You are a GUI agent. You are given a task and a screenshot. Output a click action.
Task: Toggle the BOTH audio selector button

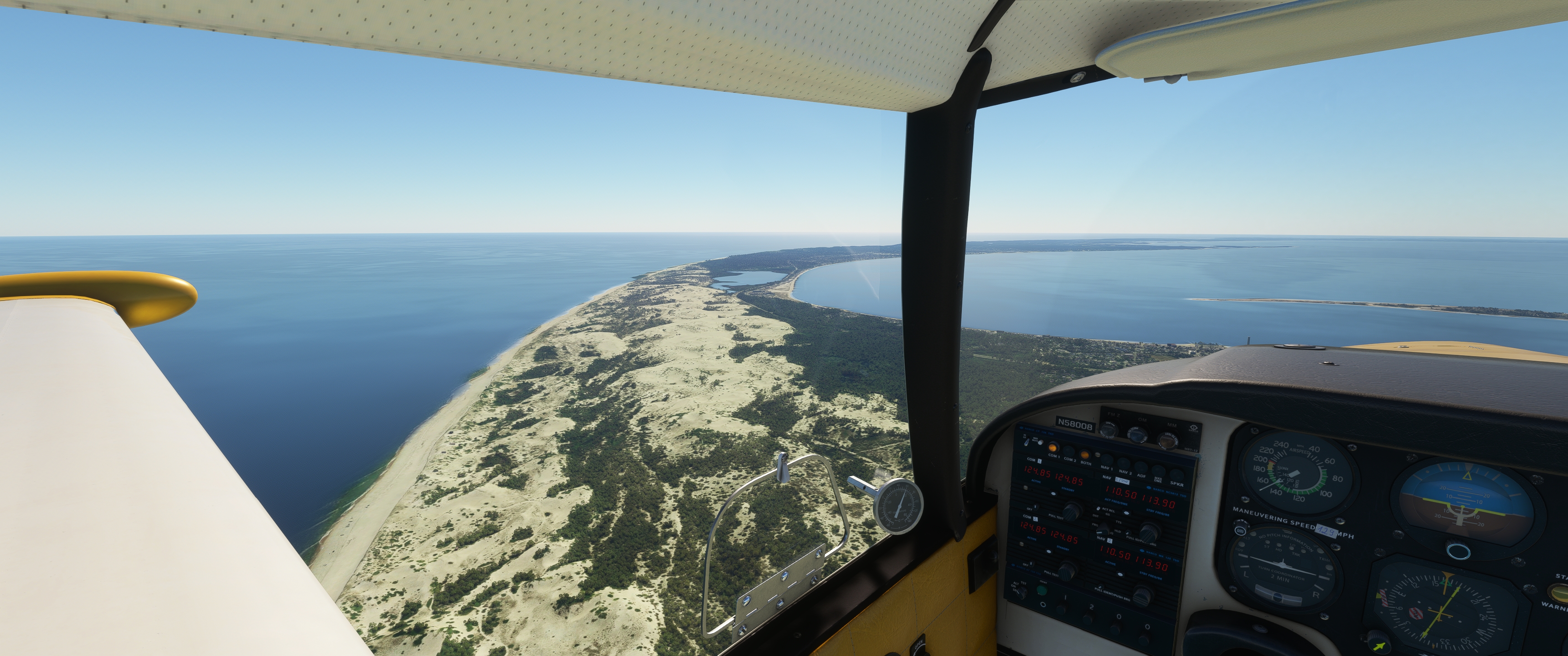[x=1085, y=455]
